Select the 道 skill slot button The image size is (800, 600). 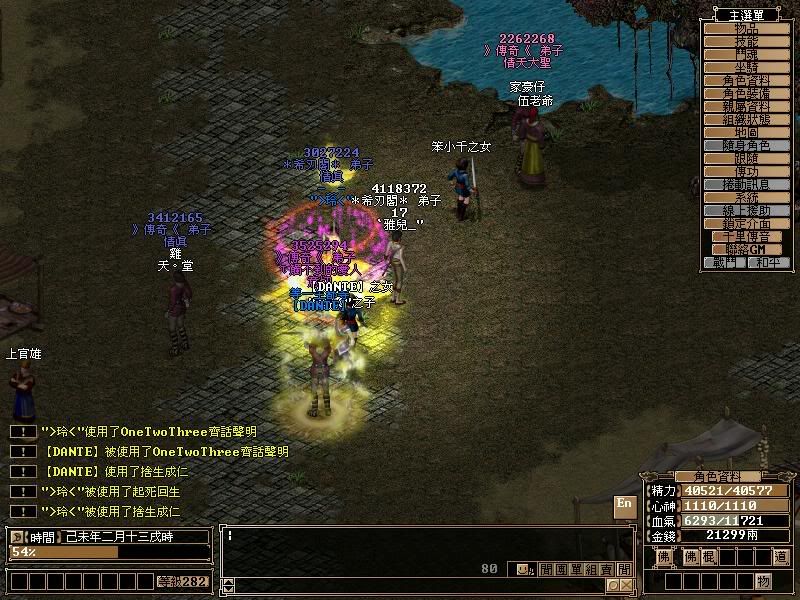tap(780, 556)
